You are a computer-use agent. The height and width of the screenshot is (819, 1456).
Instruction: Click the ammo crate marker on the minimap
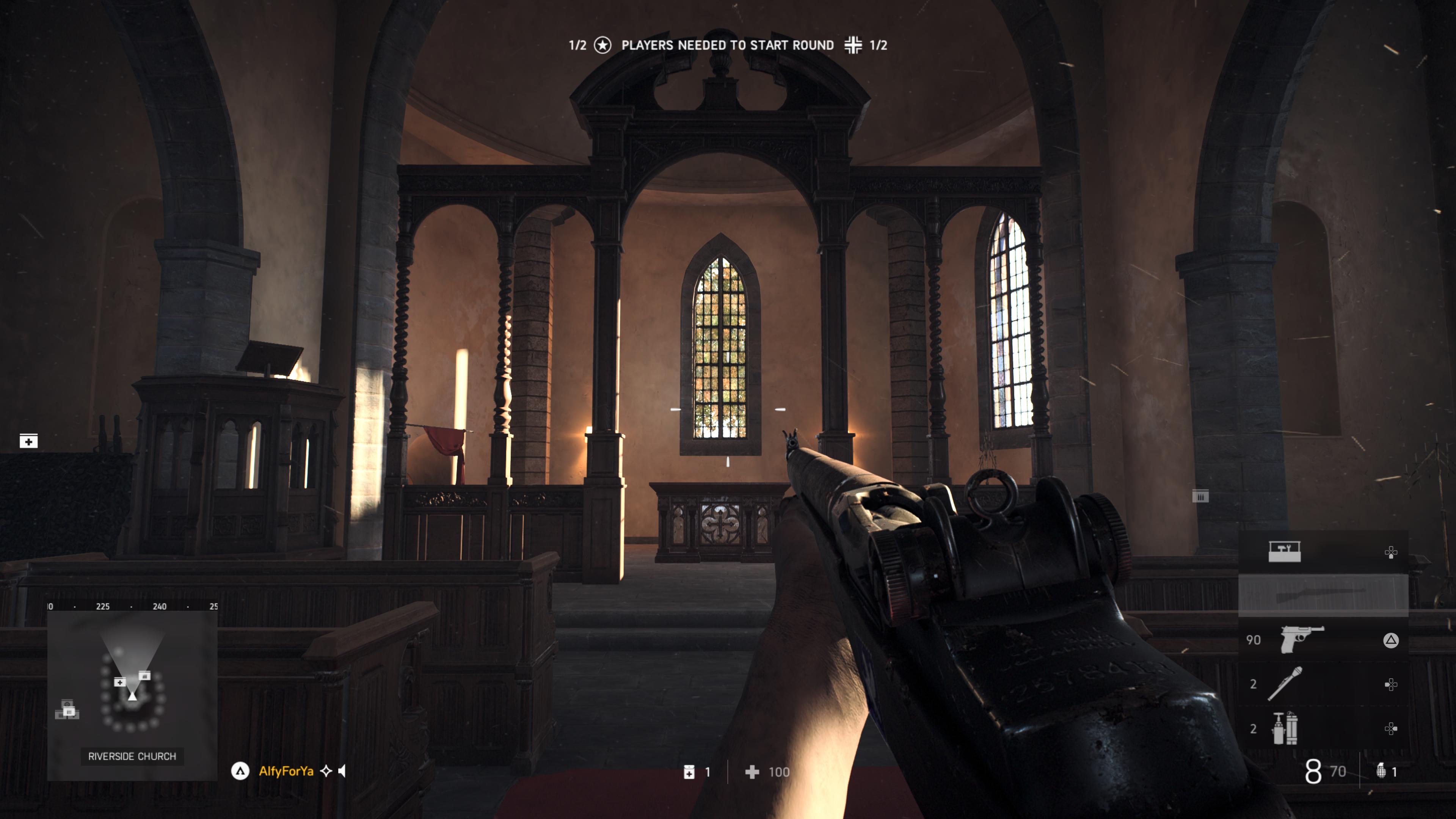(145, 675)
